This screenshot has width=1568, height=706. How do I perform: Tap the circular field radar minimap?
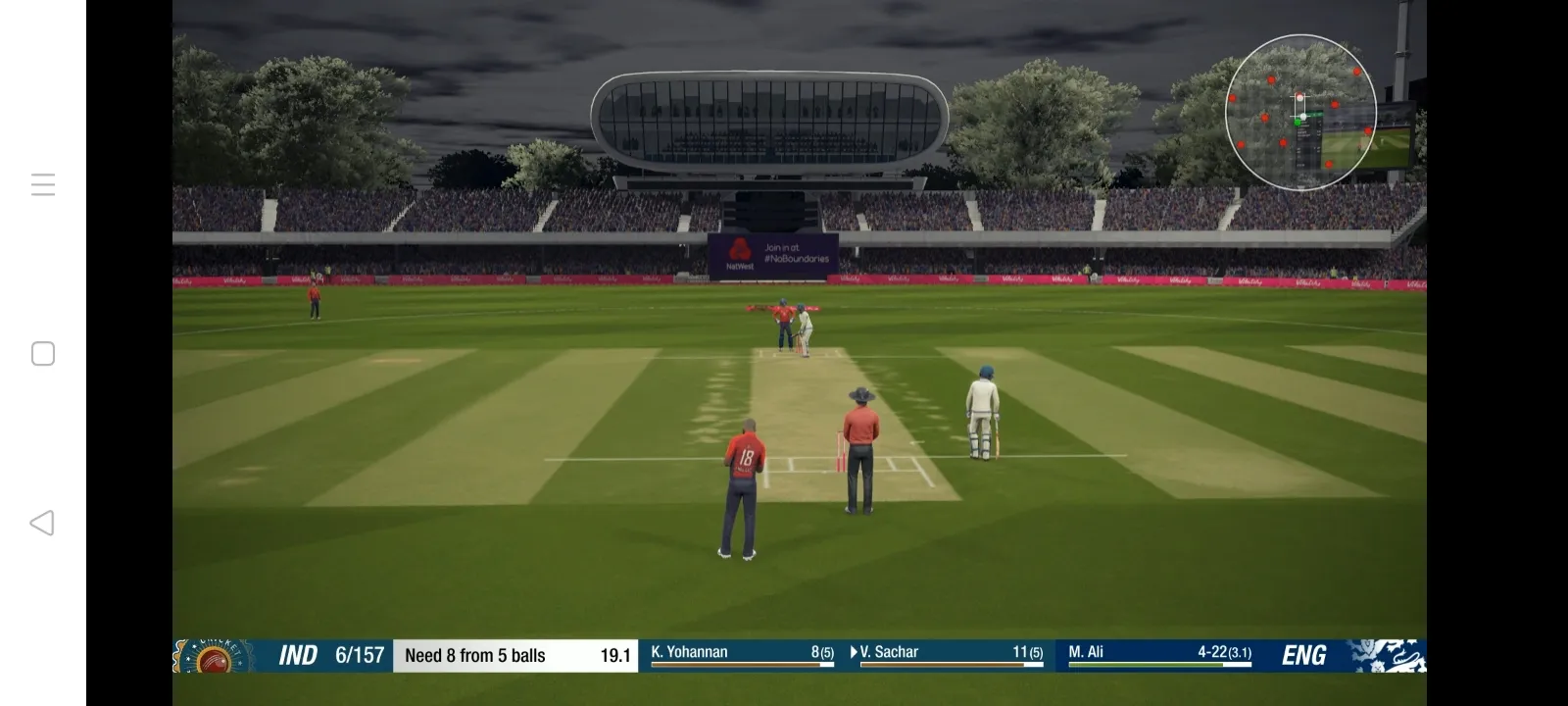[1300, 113]
